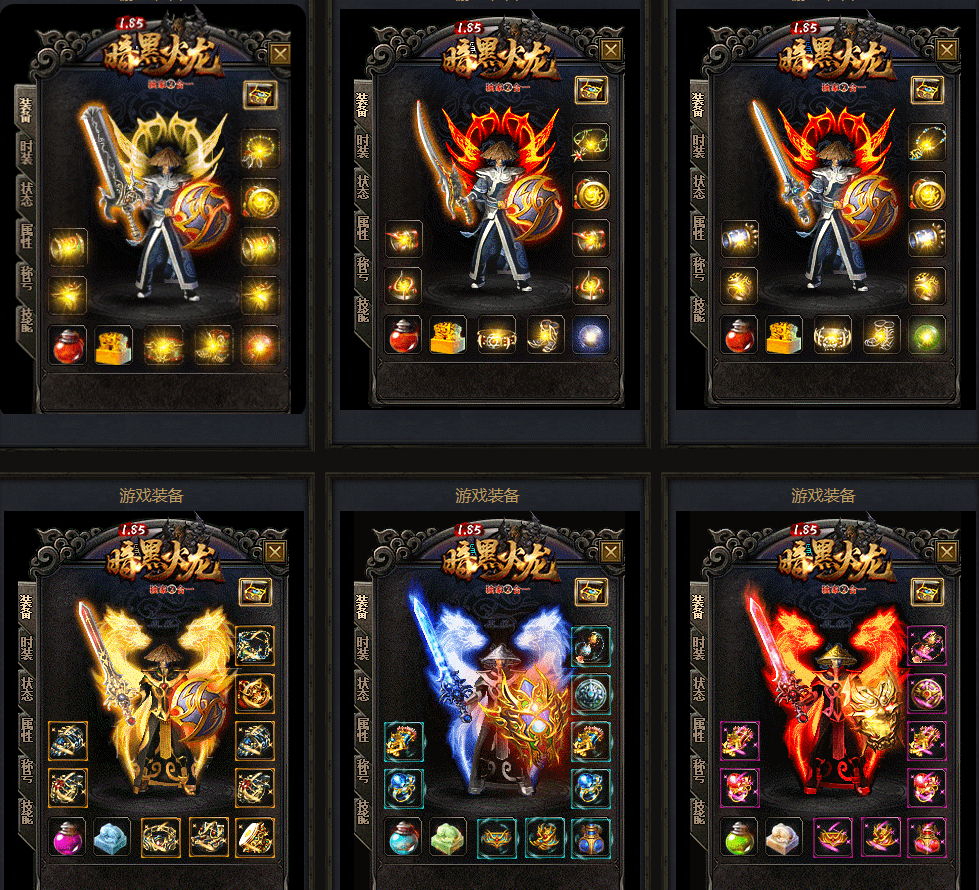Viewport: 979px width, 890px height.
Task: Choose the glowing blue orb slot
Action: click(x=591, y=335)
